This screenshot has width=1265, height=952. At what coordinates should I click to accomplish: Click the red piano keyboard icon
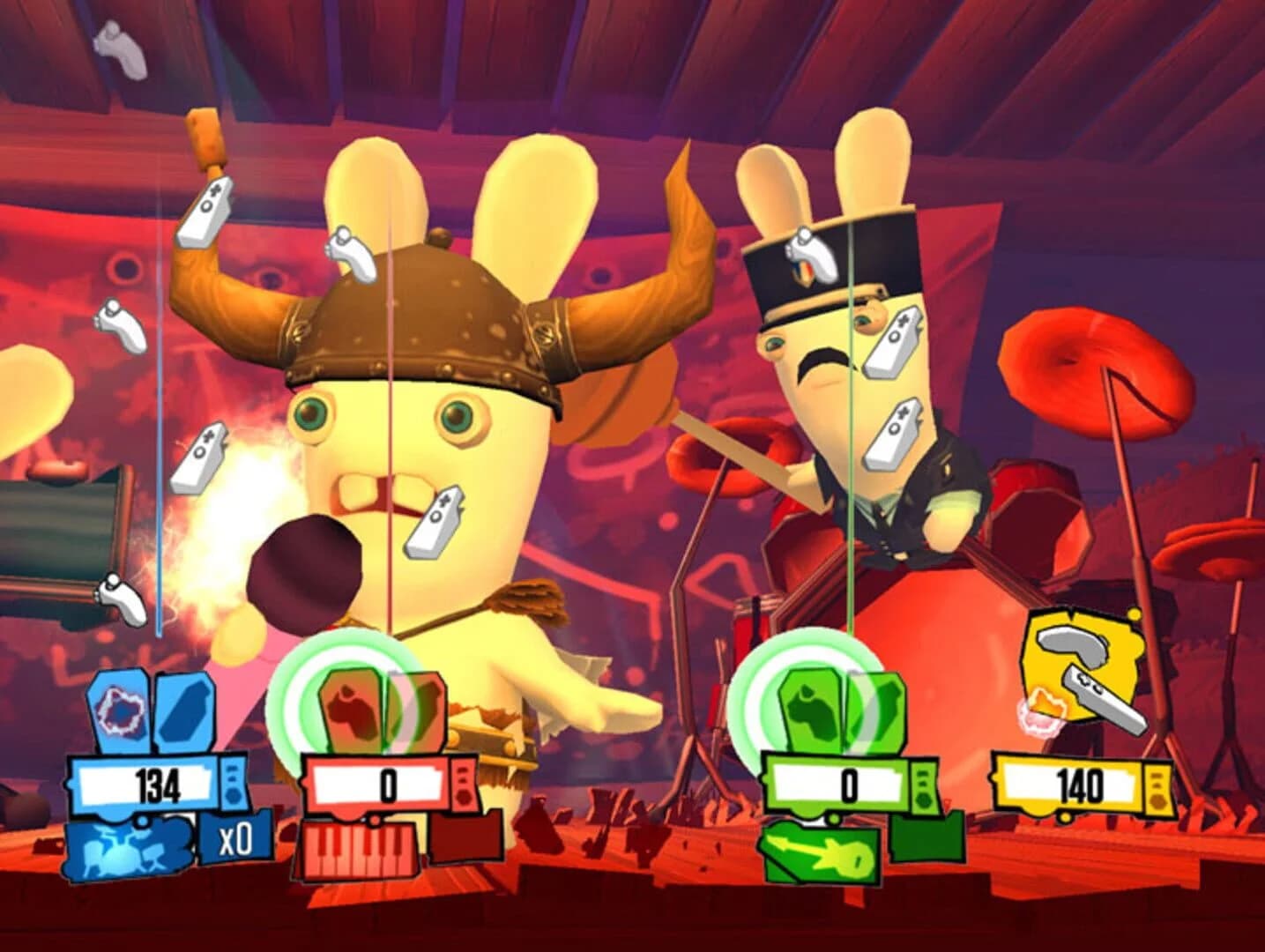(361, 849)
